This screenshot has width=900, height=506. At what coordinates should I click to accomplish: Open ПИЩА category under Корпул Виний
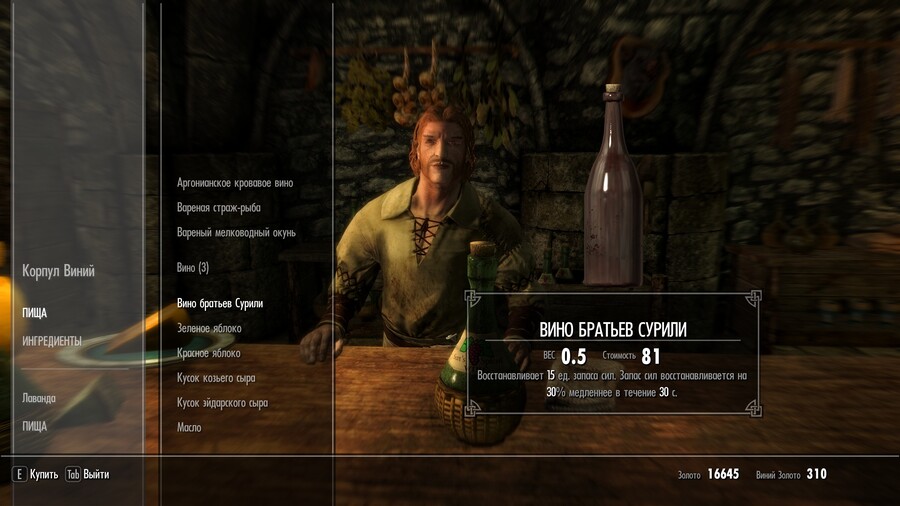(35, 313)
